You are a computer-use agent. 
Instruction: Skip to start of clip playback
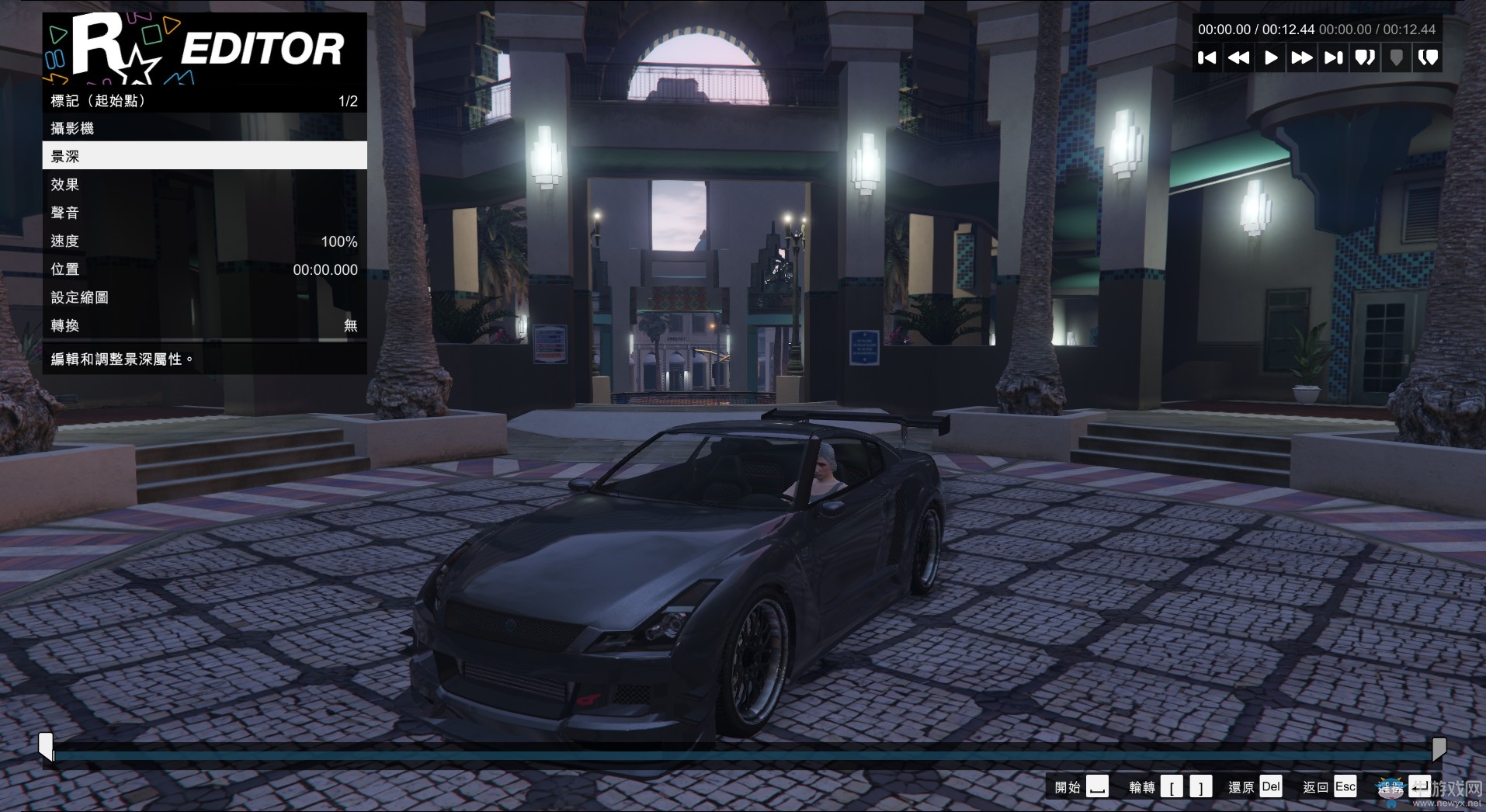pyautogui.click(x=1209, y=57)
